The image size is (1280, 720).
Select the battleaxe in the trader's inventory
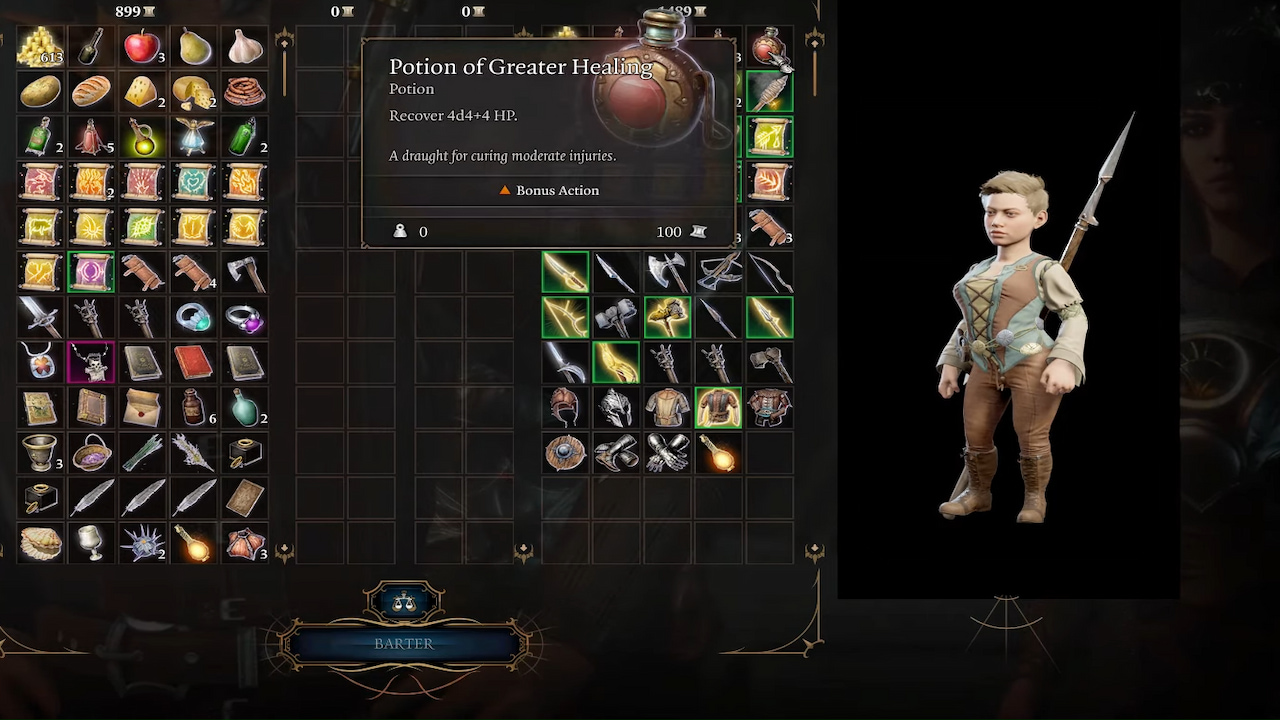[667, 271]
